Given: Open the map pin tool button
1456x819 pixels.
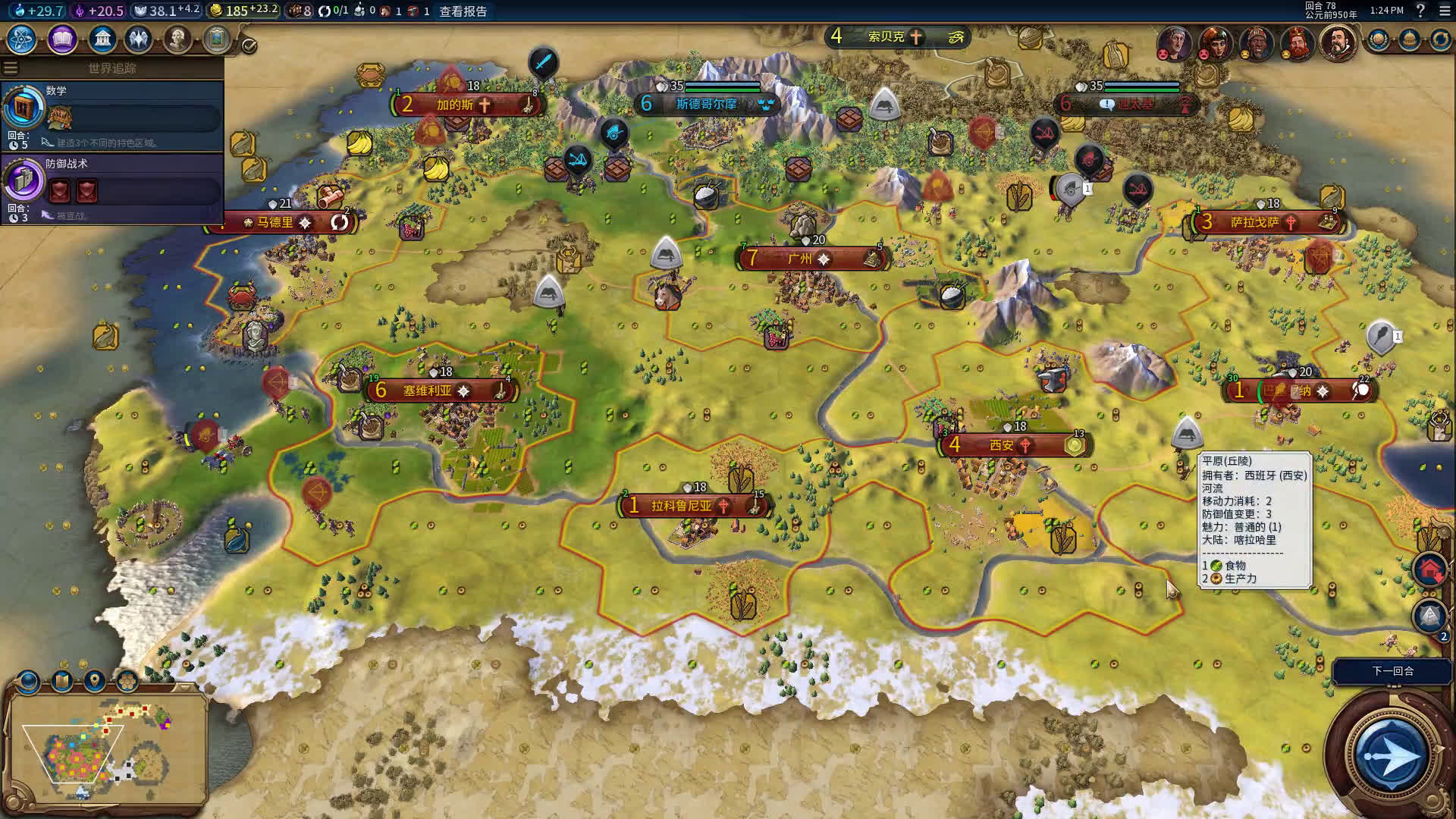Looking at the screenshot, I should point(95,681).
